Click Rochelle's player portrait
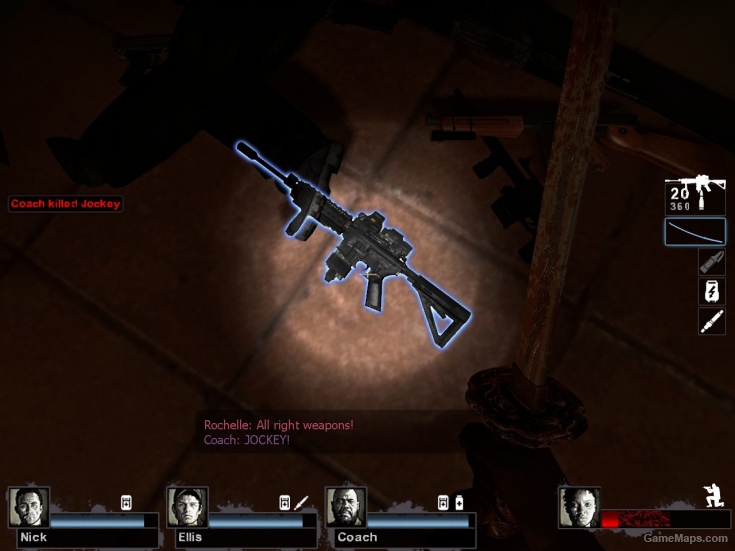This screenshot has width=735, height=551. click(579, 508)
